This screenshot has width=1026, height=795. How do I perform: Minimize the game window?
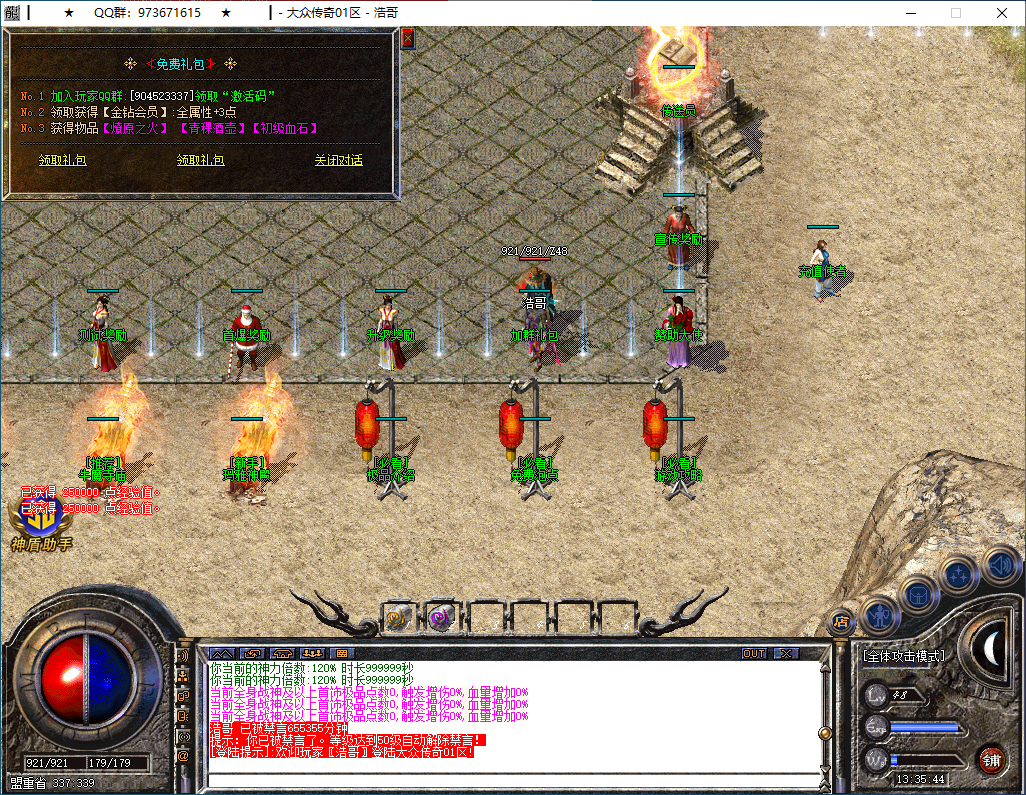click(910, 13)
